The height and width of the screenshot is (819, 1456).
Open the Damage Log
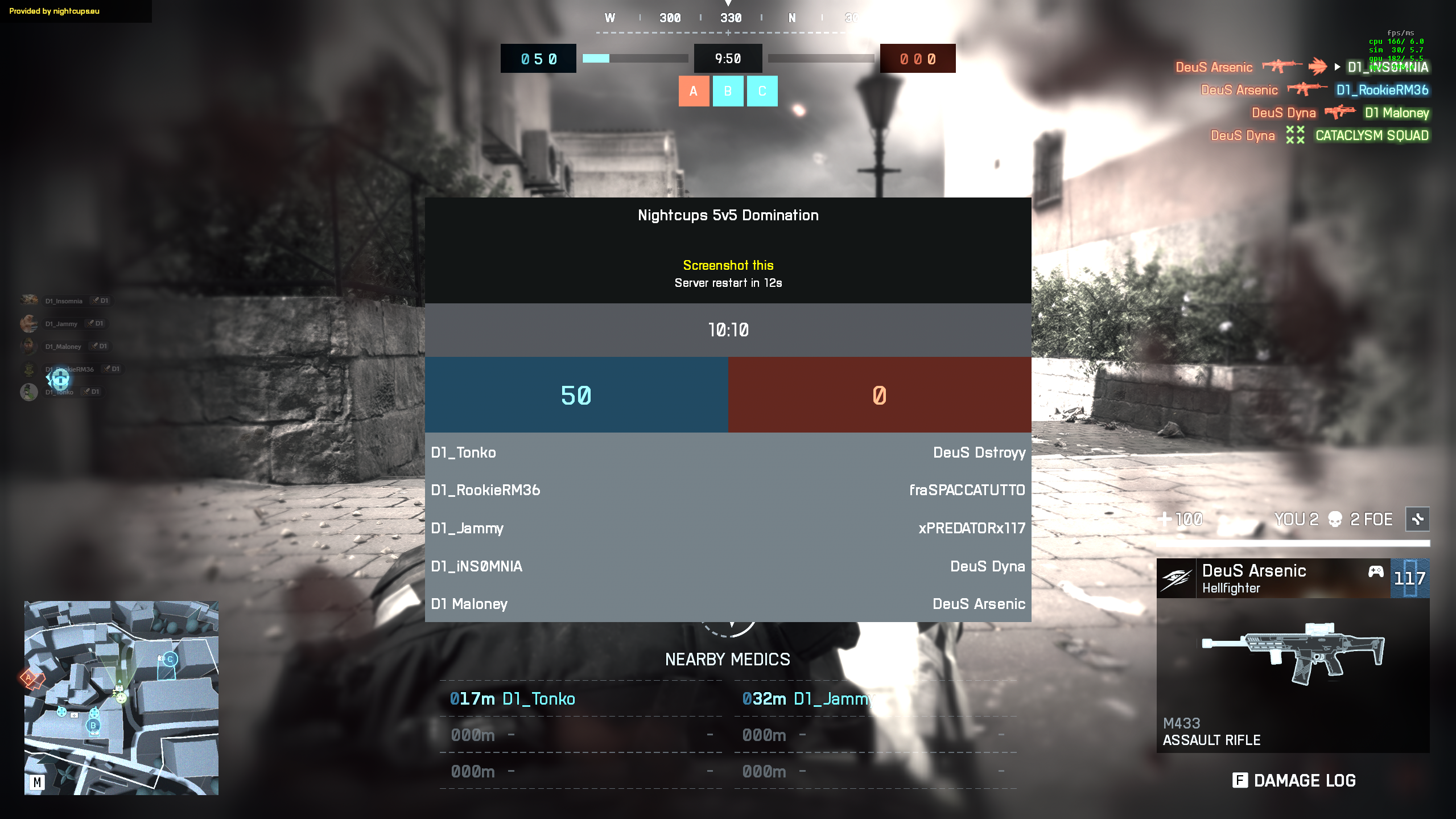[1294, 780]
